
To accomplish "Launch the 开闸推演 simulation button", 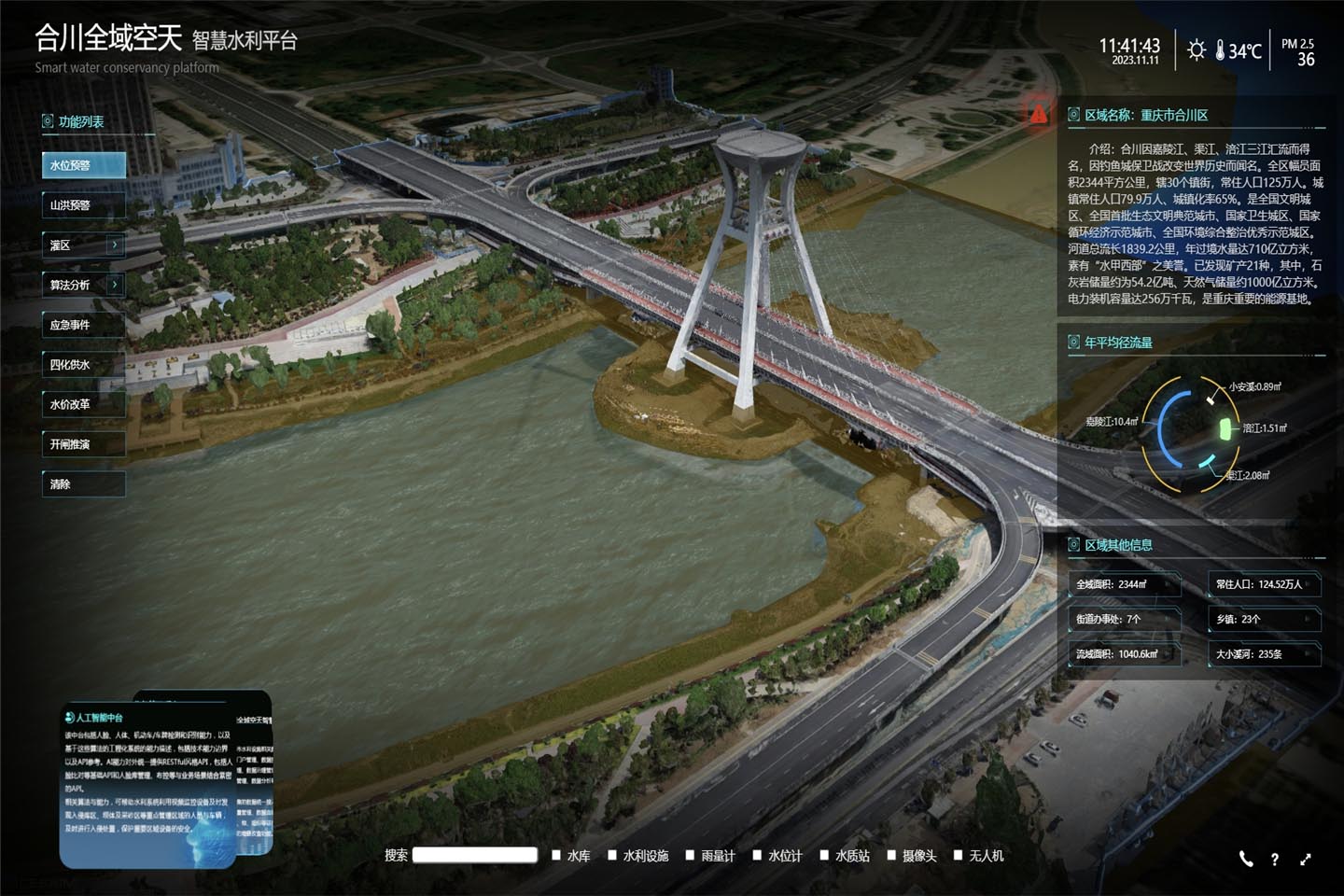I will pyautogui.click(x=83, y=444).
